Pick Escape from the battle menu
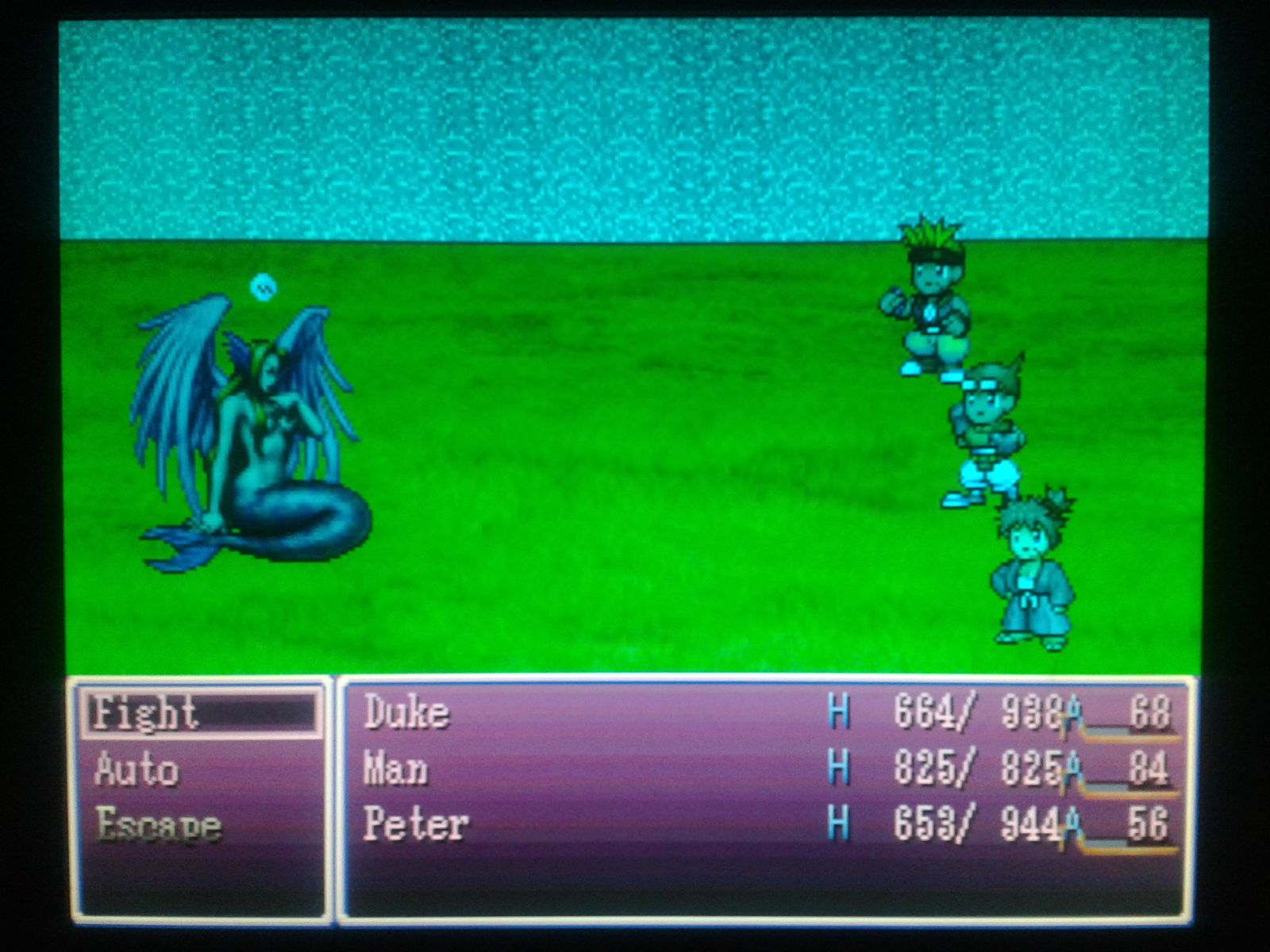 coord(157,826)
